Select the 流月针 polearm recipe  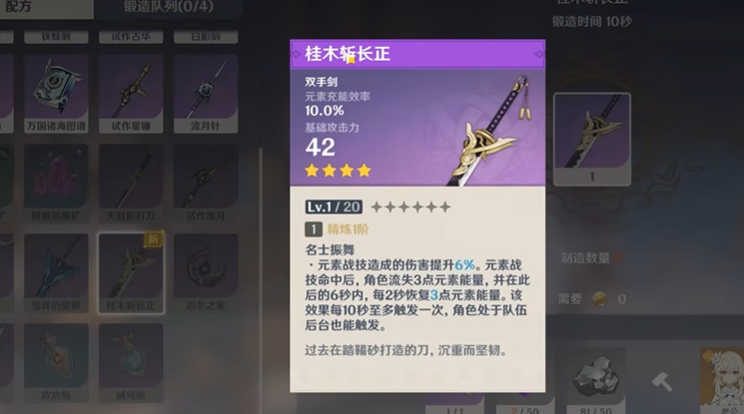pyautogui.click(x=205, y=90)
